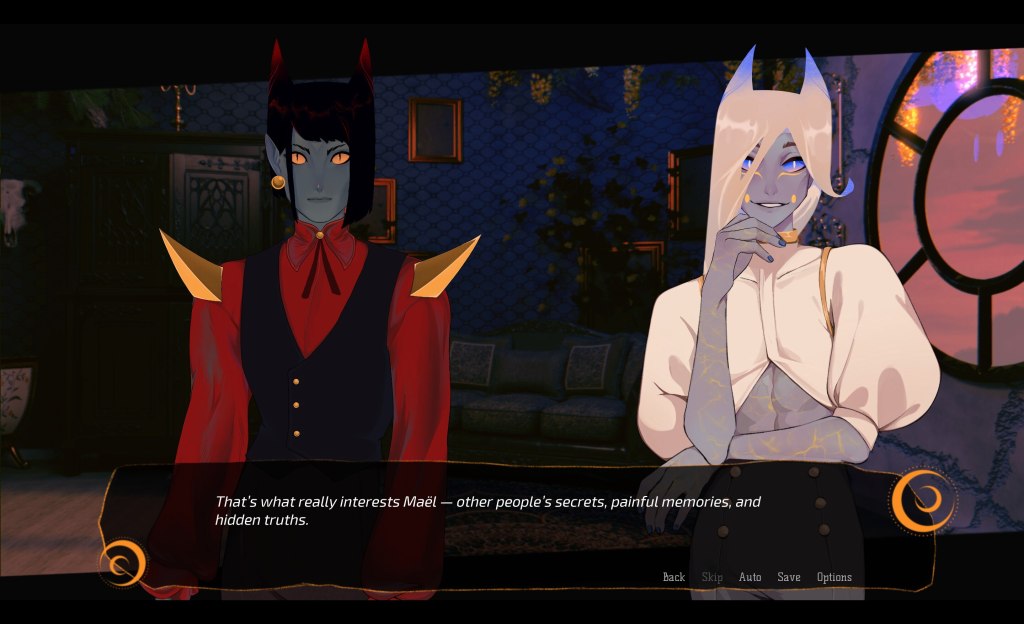Open the Save menu
This screenshot has width=1024, height=624.
coord(789,577)
